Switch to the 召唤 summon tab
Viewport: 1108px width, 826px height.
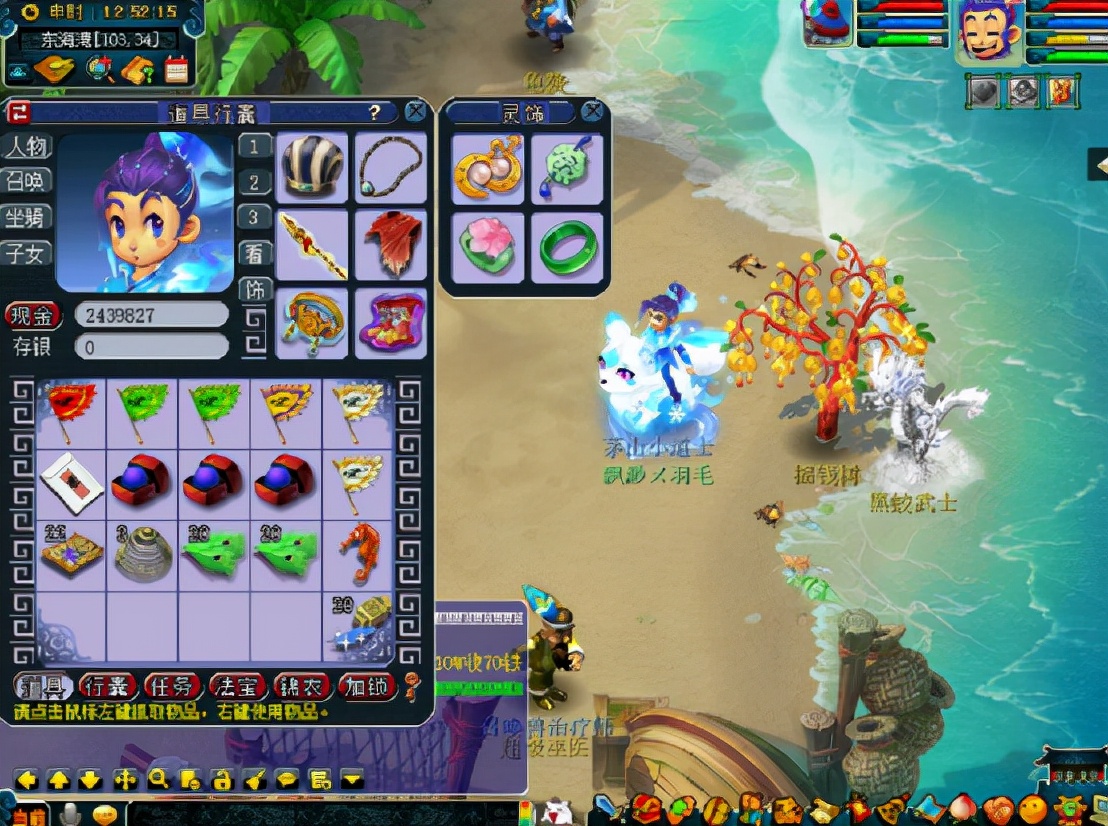pos(26,182)
